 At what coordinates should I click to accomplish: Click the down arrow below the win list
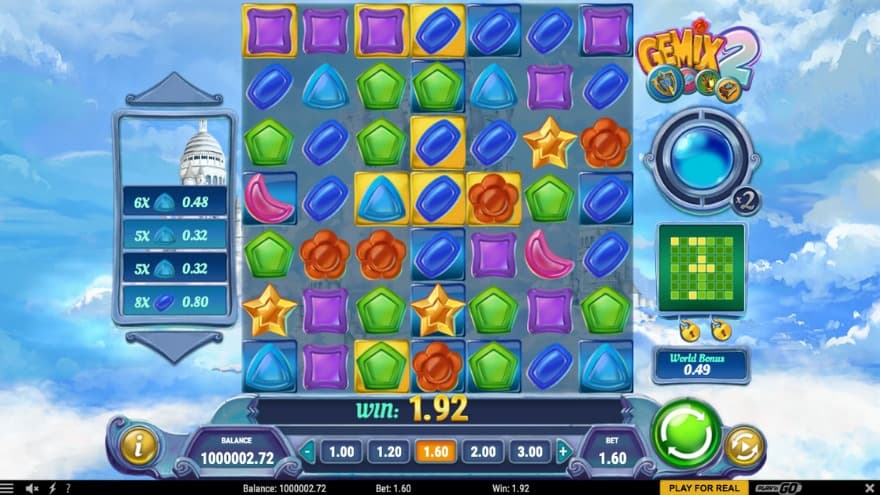tap(174, 345)
